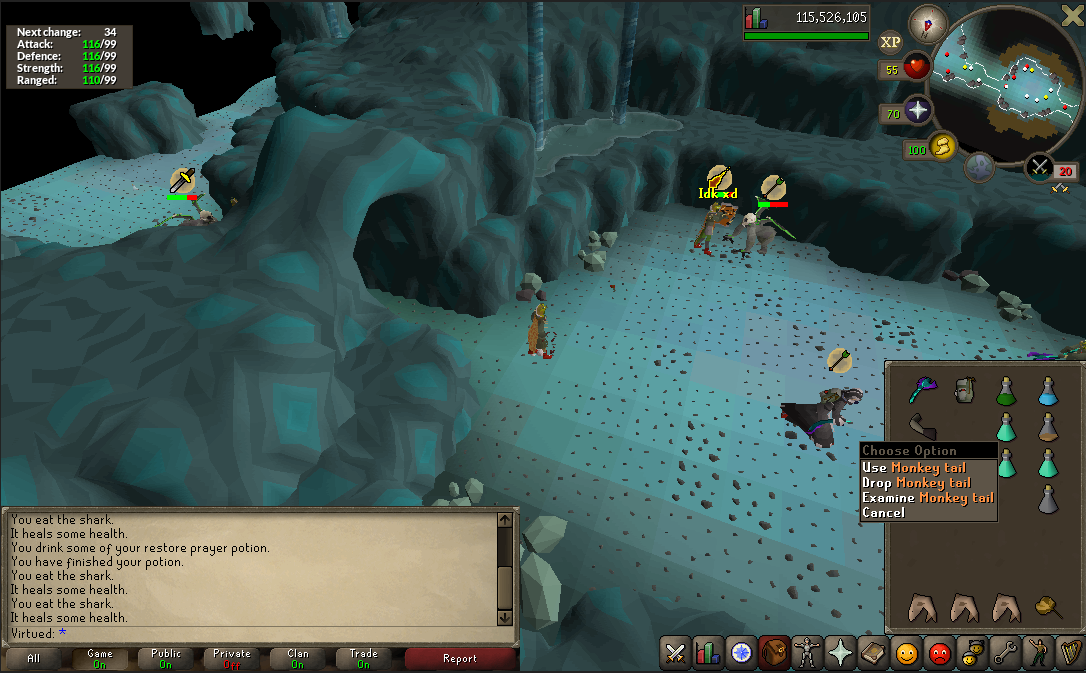Toggle run using the energy boot orb
This screenshot has width=1086, height=673.
click(x=941, y=148)
